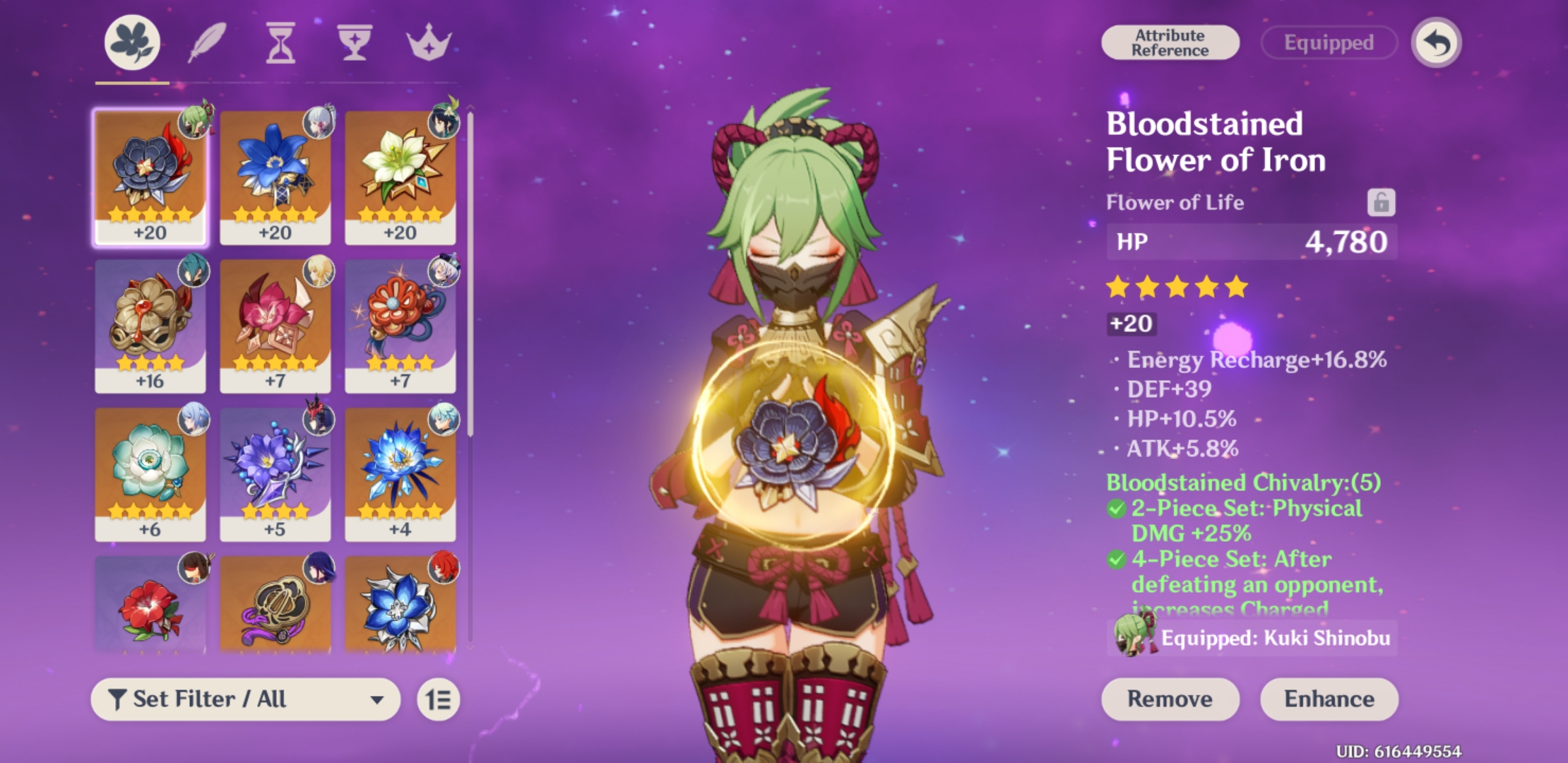
Task: Open the Attribute Reference panel
Action: (1170, 41)
